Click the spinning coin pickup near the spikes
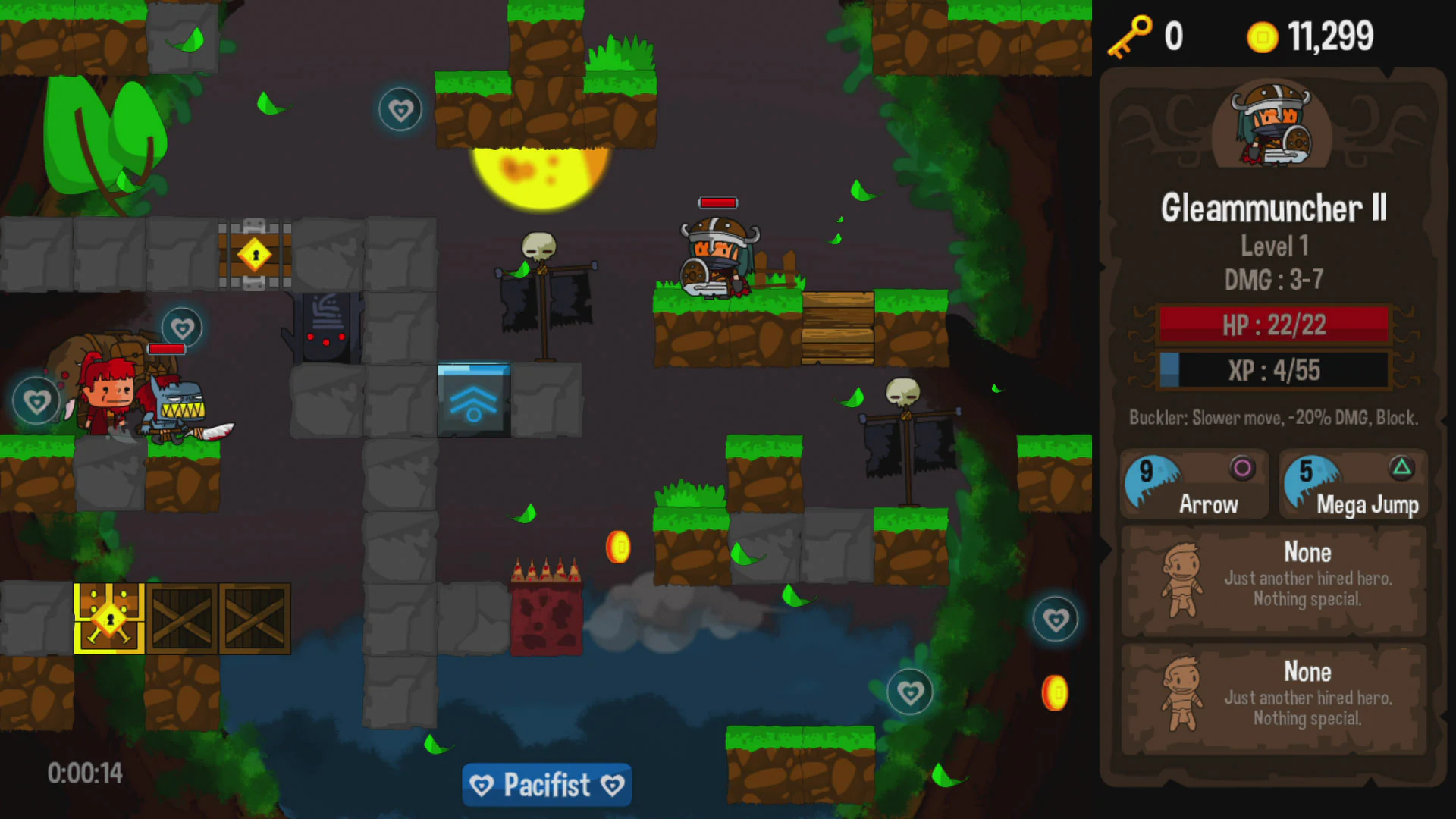This screenshot has height=819, width=1456. (x=617, y=548)
